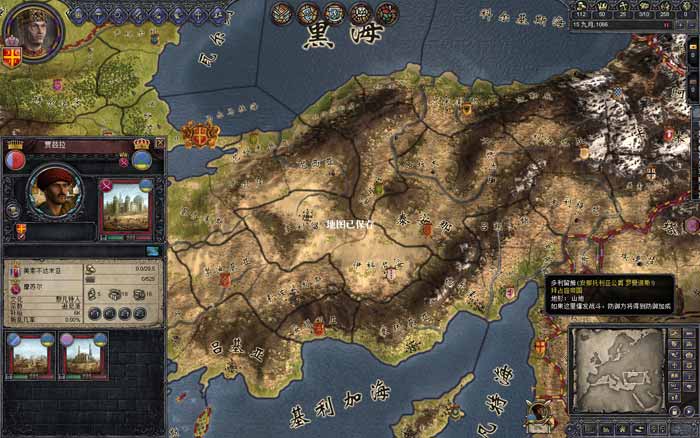This screenshot has width=700, height=438.
Task: Select the second holding thumbnail below the panel
Action: point(83,356)
